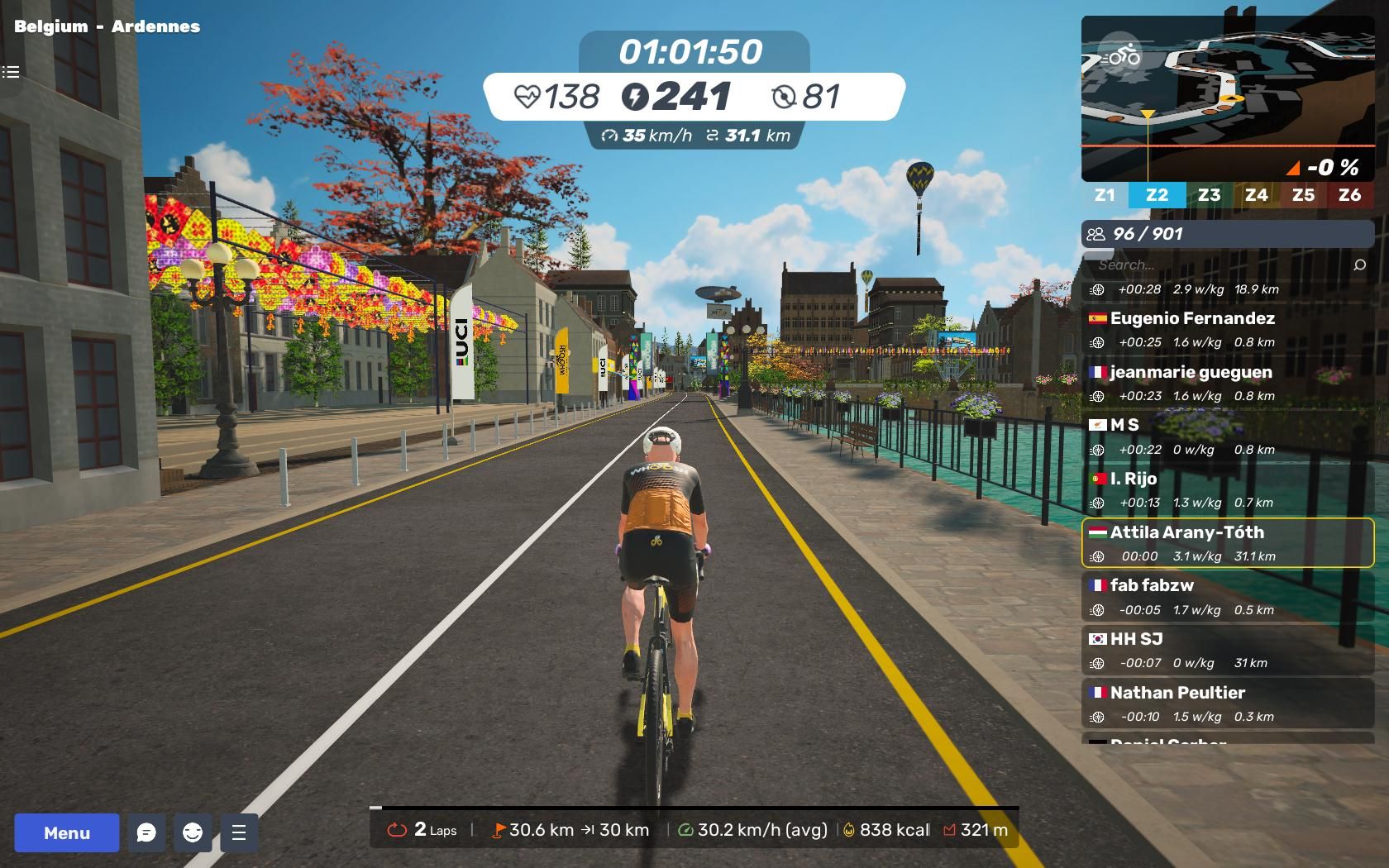
Task: Select rider fab fabzw
Action: click(1227, 597)
